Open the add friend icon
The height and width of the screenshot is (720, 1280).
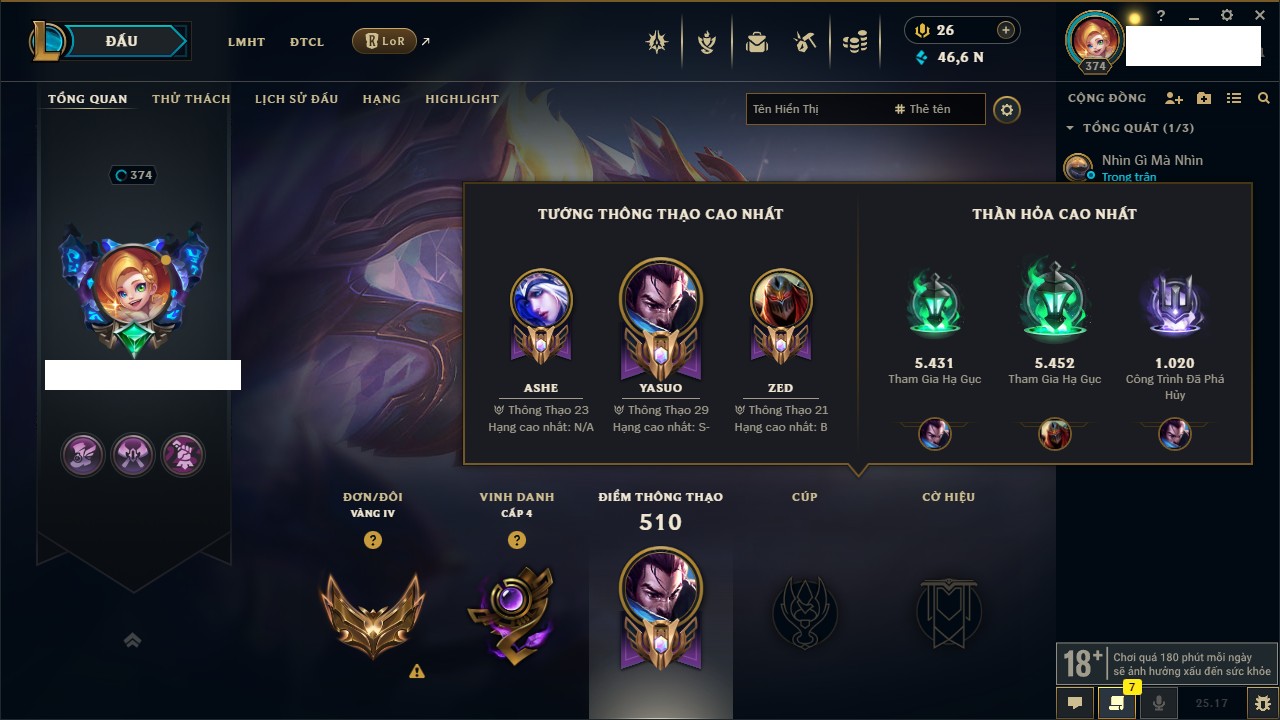[x=1174, y=98]
